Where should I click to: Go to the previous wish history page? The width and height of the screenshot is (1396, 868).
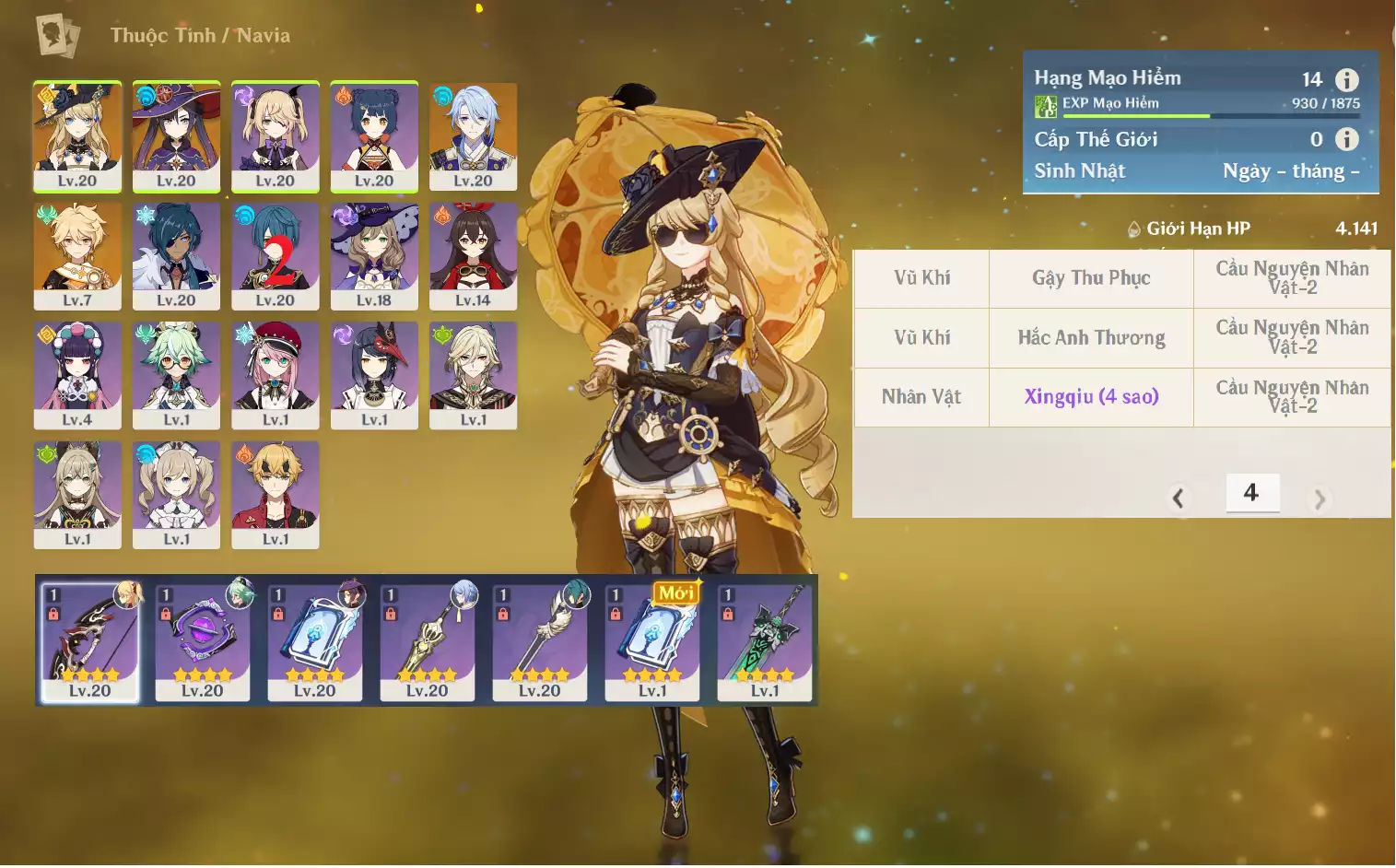(1178, 499)
